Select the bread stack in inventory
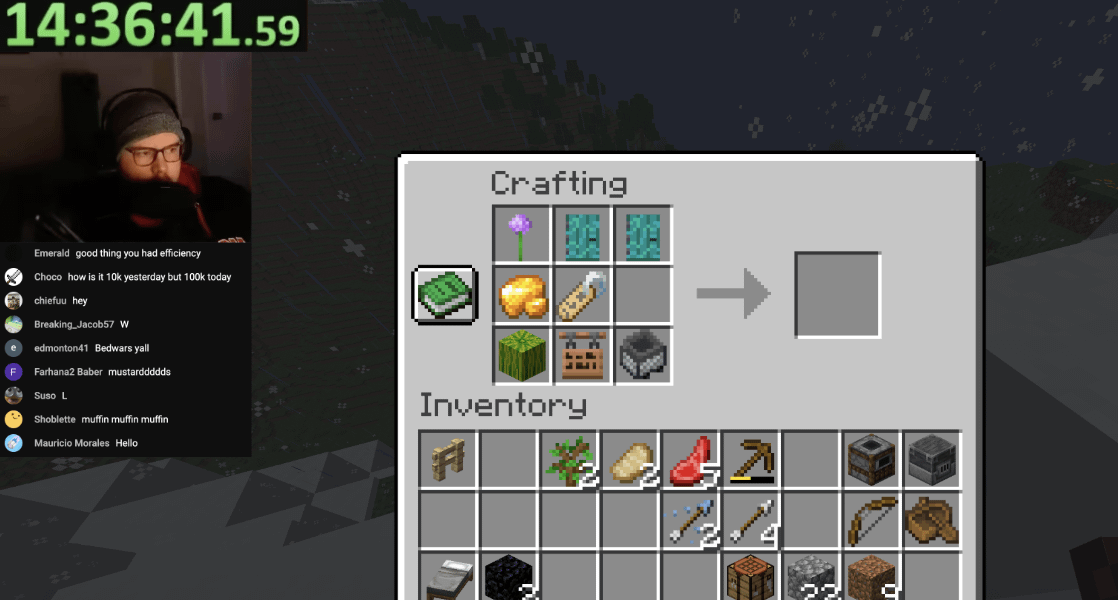 click(630, 460)
